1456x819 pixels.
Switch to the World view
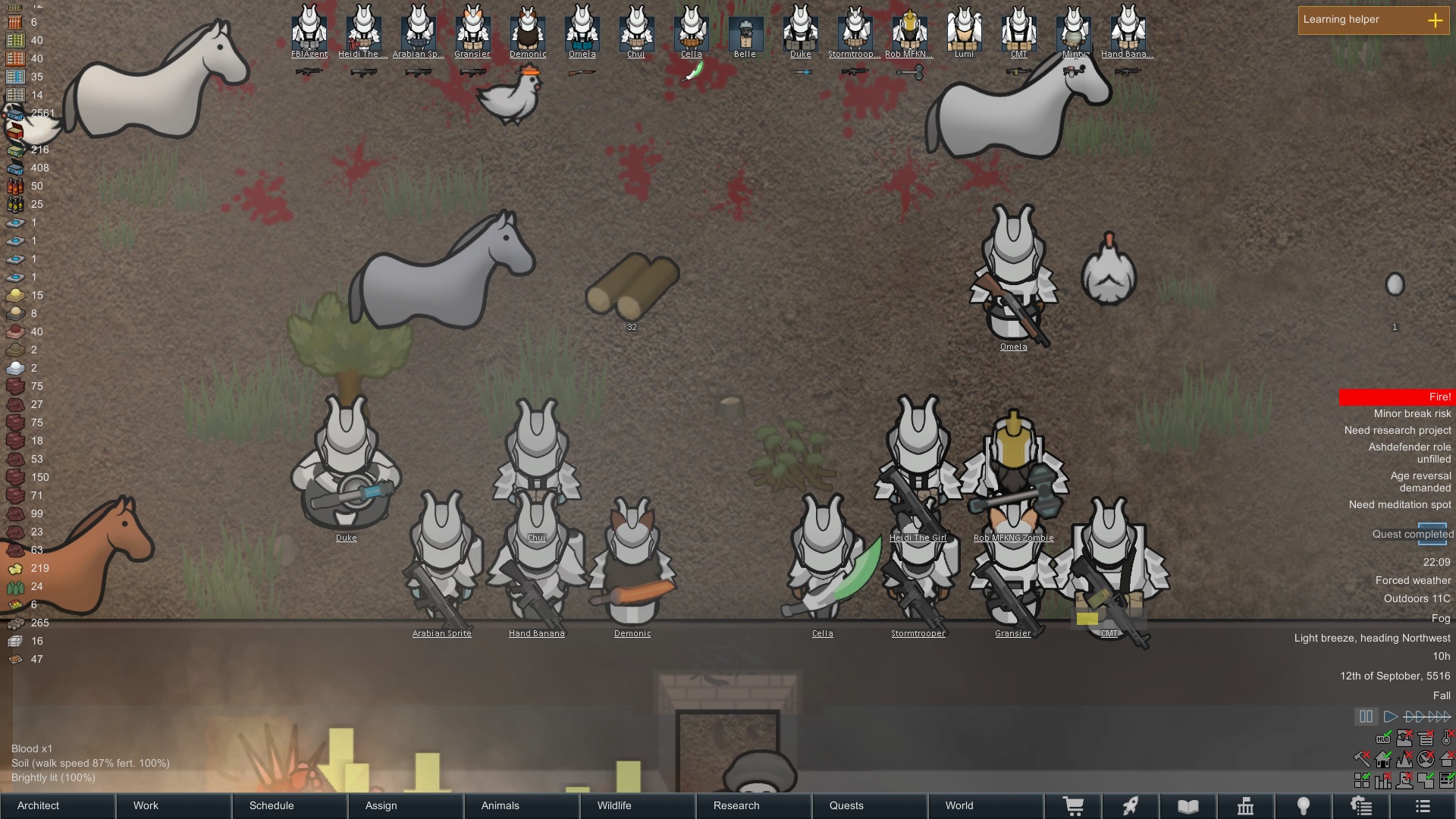984,805
